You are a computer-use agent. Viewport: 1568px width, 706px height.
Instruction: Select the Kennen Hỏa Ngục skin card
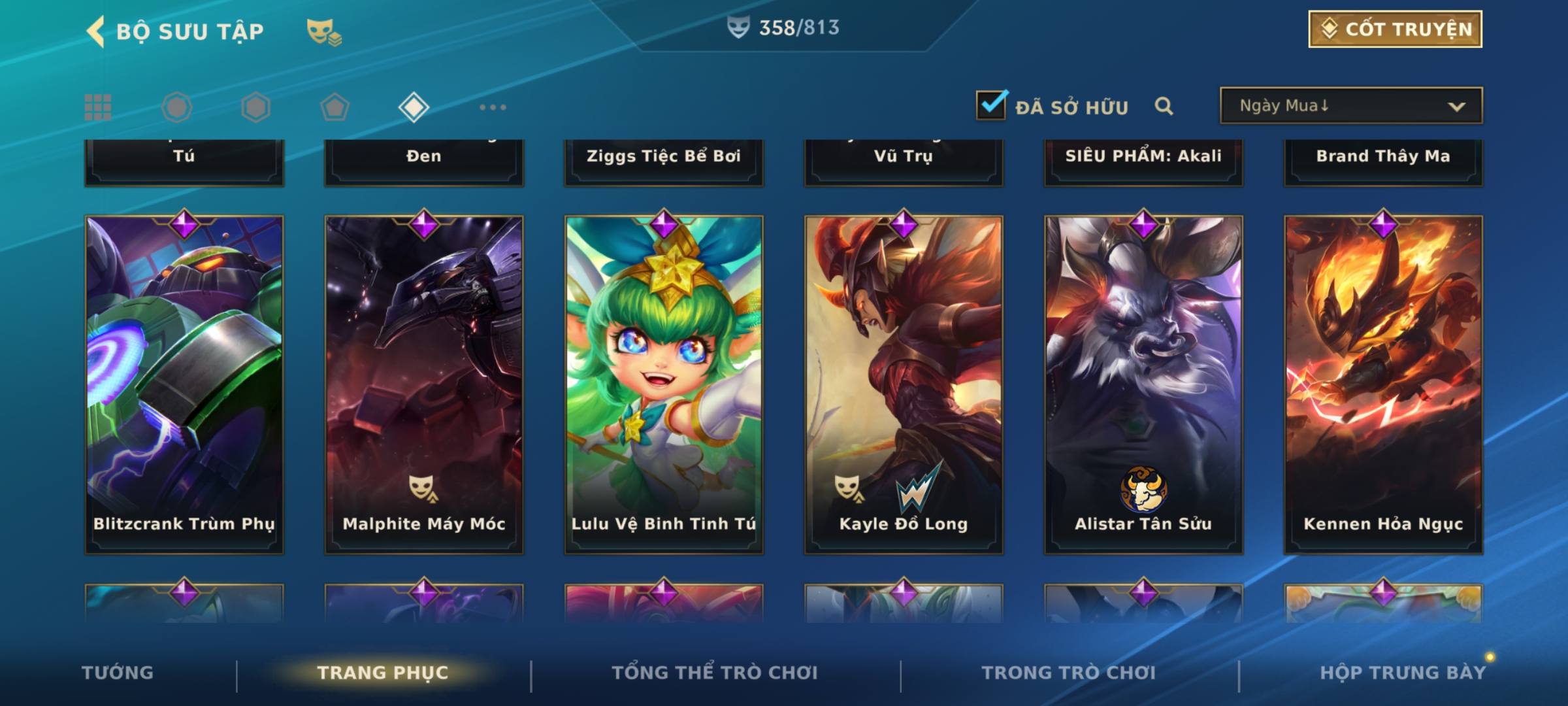(x=1383, y=384)
